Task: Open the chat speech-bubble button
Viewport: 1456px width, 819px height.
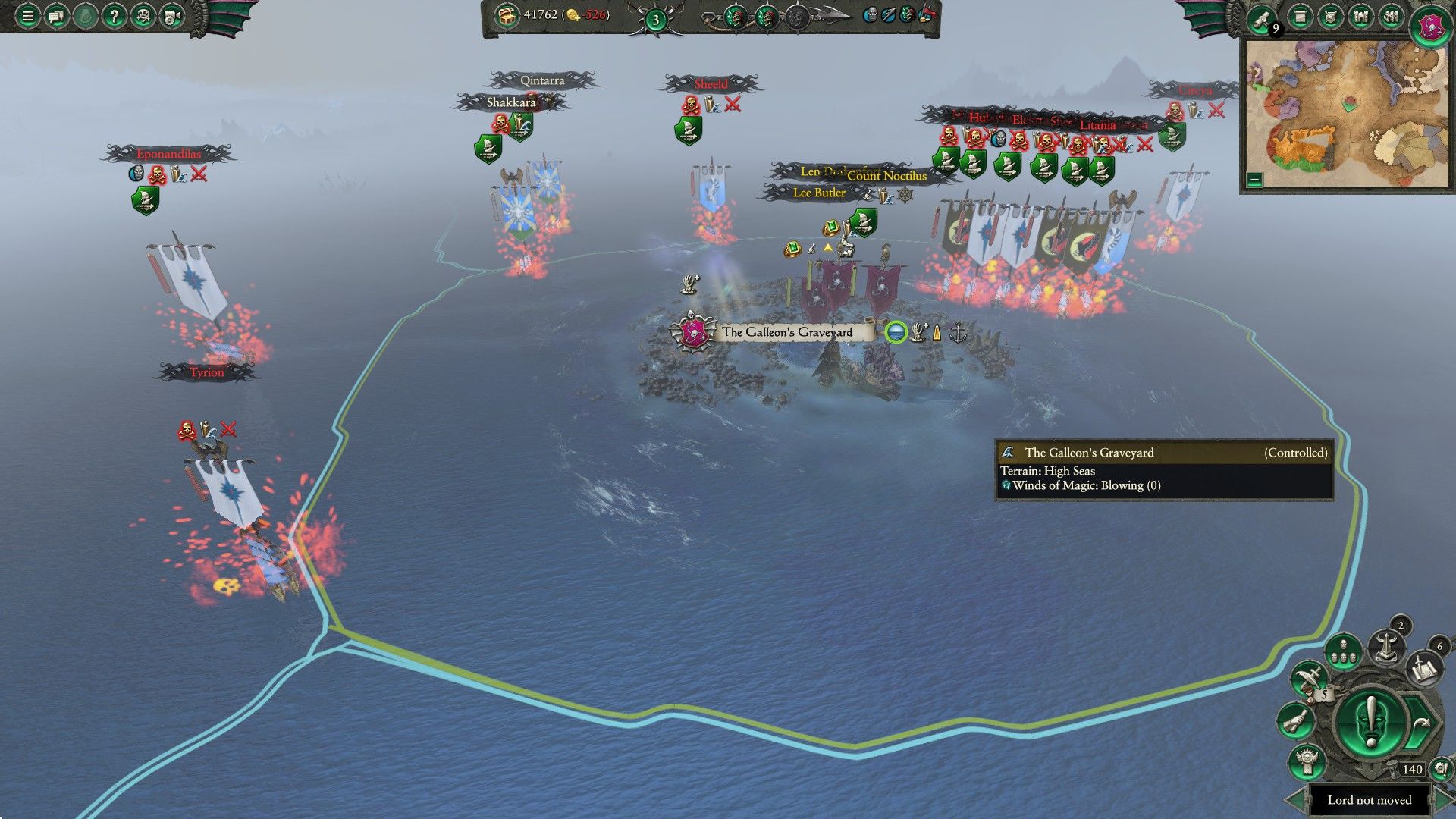Action: click(56, 16)
